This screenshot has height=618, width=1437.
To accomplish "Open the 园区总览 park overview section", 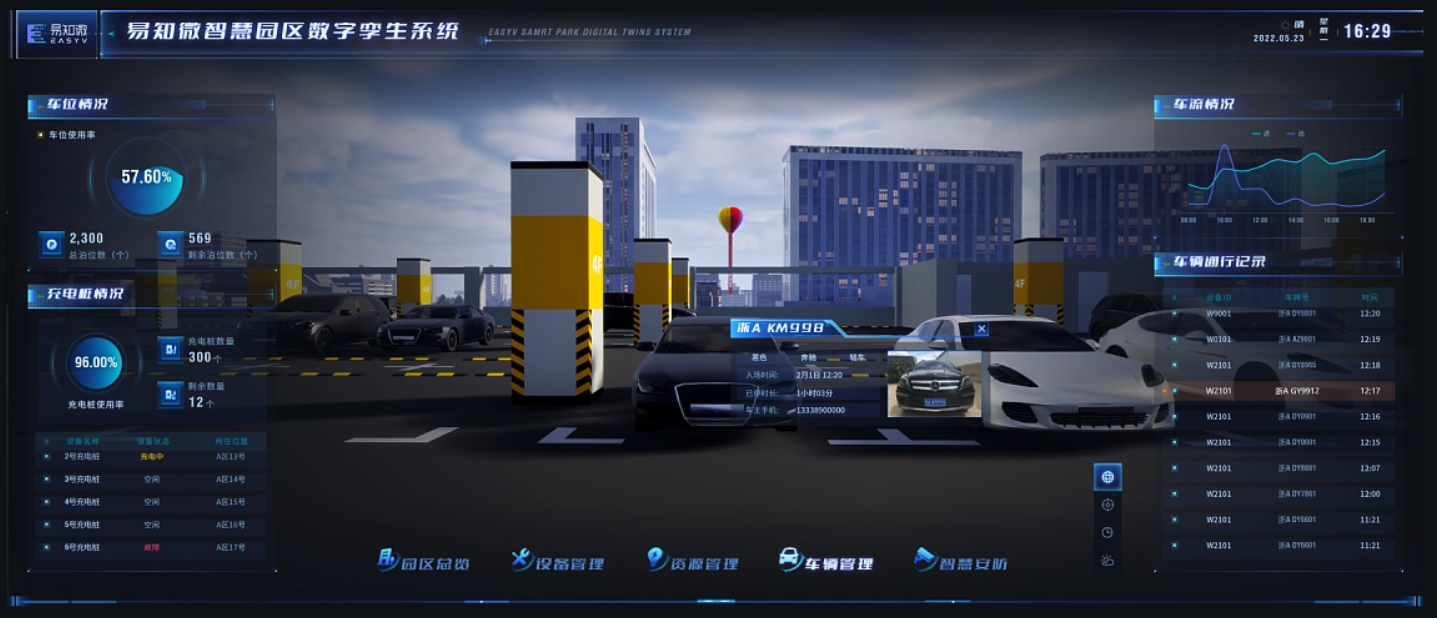I will point(423,562).
